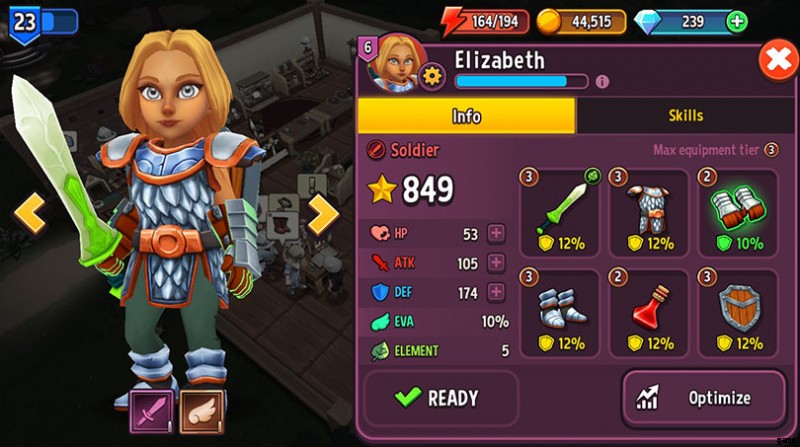Choose the green gauntlets slot
The width and height of the screenshot is (800, 447).
[x=738, y=213]
